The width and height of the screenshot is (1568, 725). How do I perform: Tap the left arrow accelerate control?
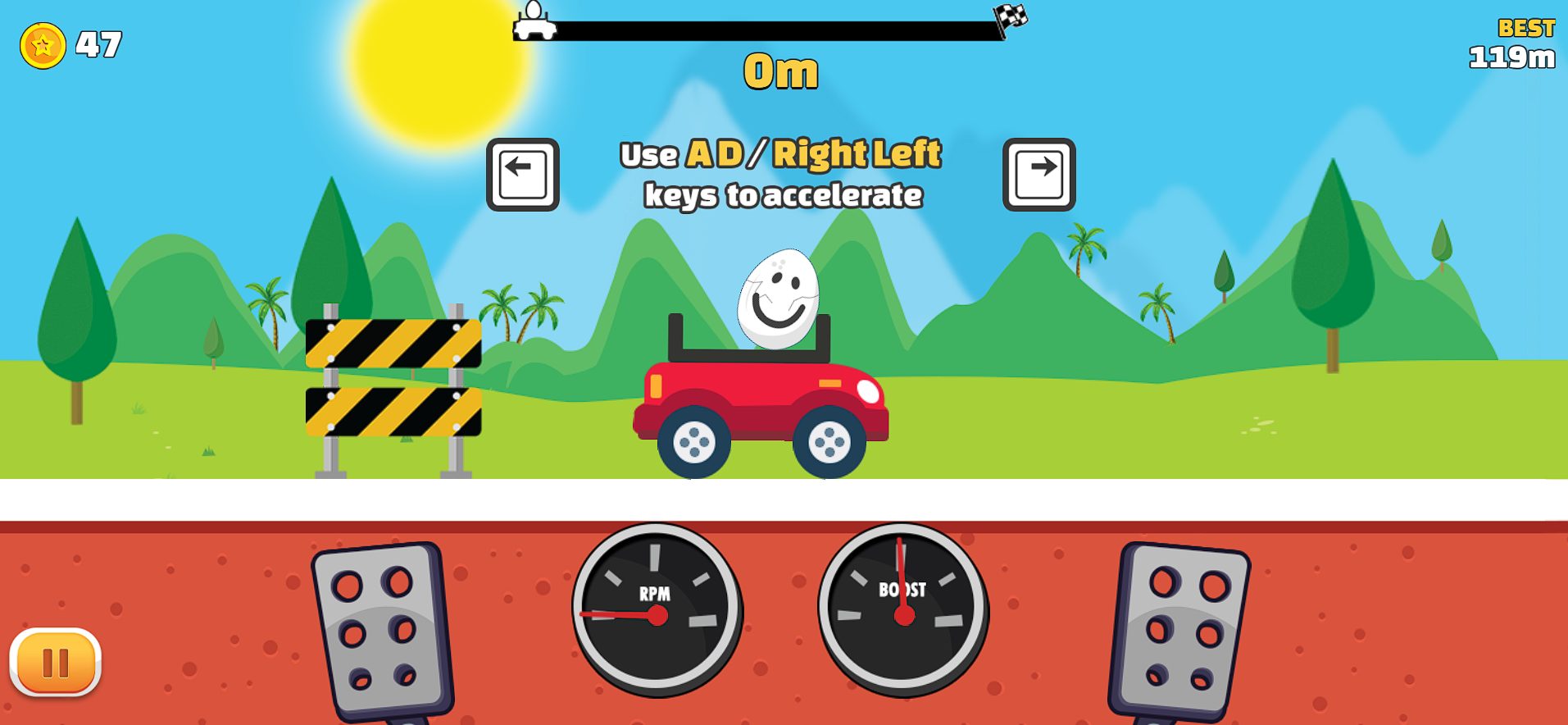coord(521,174)
